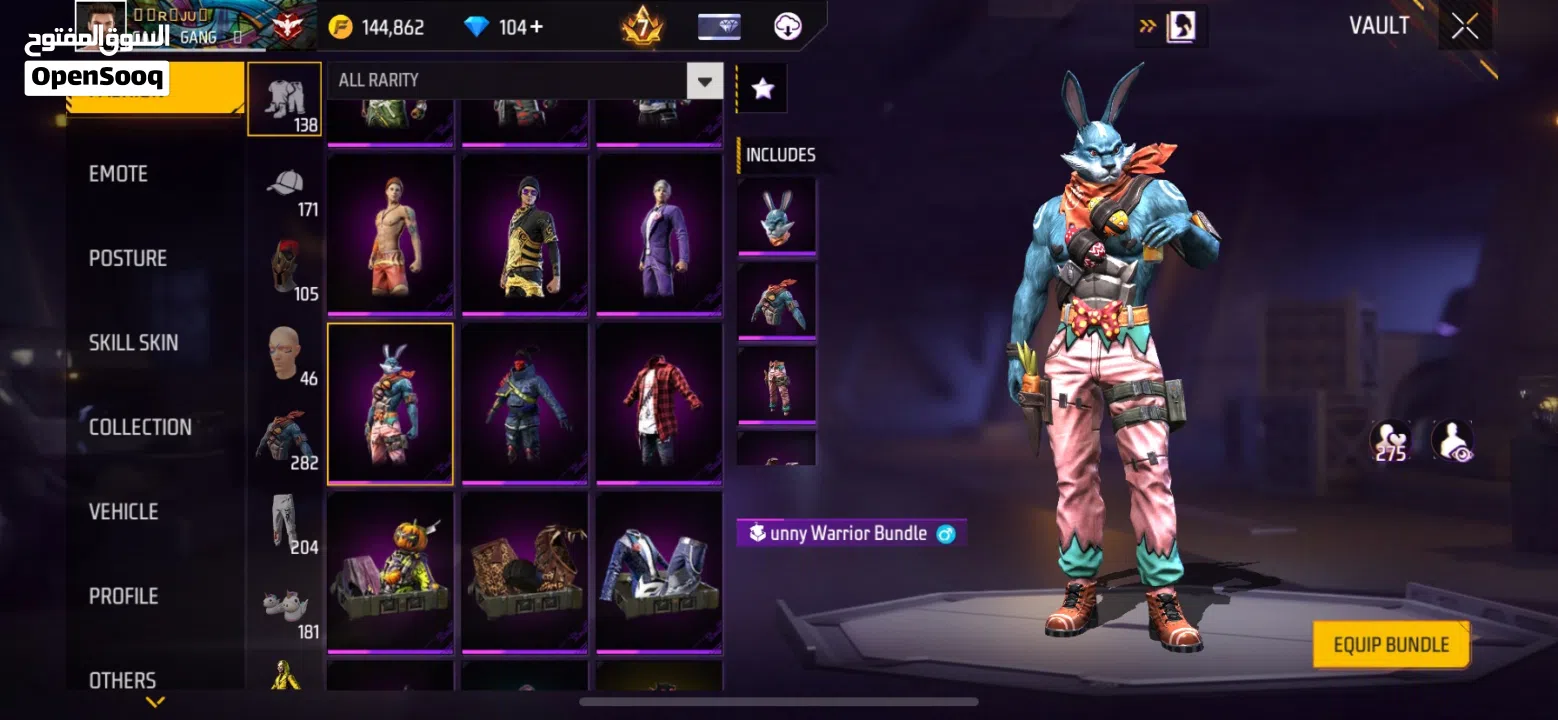This screenshot has width=1558, height=720.
Task: Open the shoes category icon
Action: 284,605
